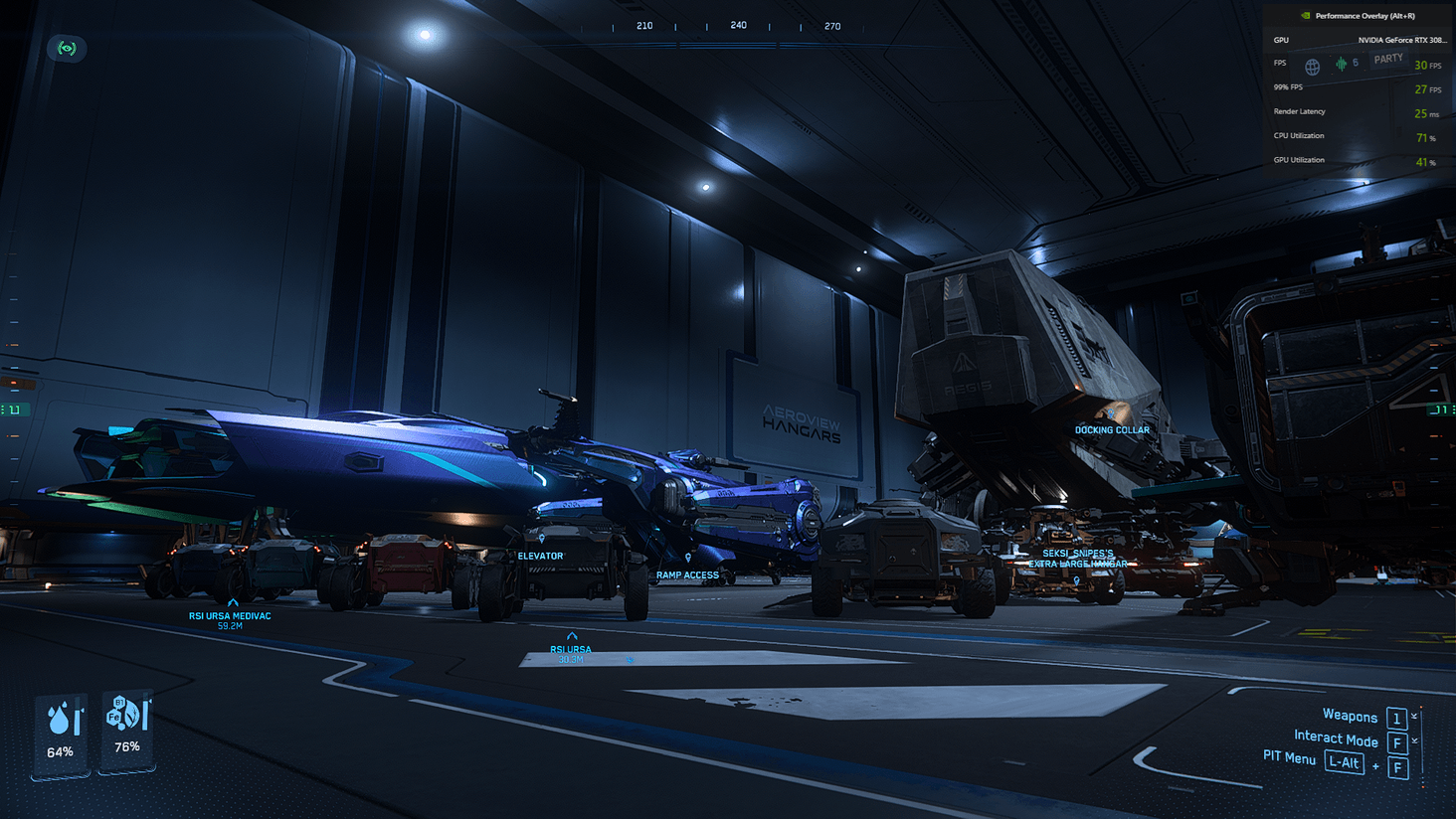Choose the Ramp Access marker

(x=688, y=559)
